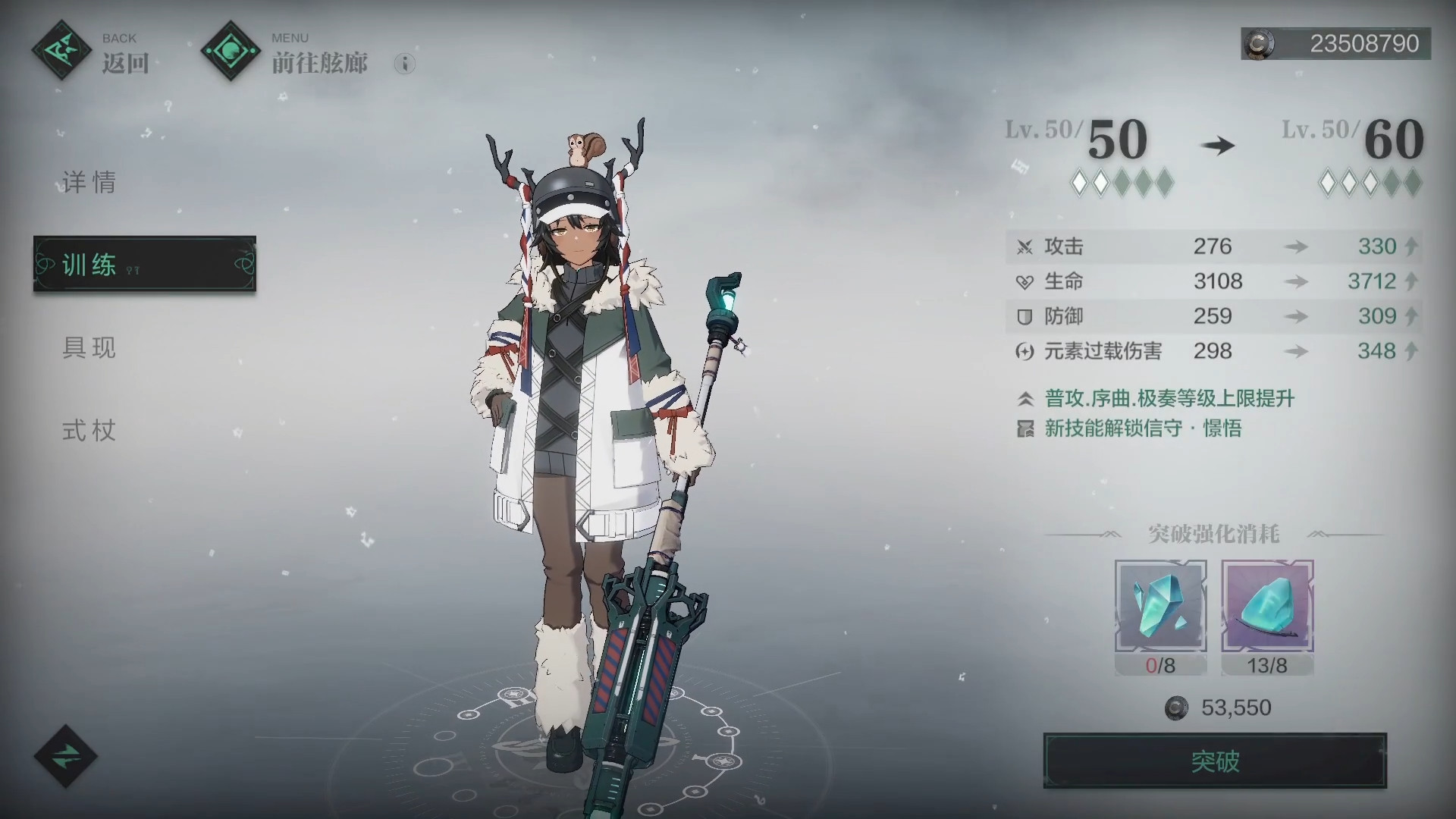The image size is (1456, 819).
Task: Switch to the 详情 tab
Action: [89, 183]
